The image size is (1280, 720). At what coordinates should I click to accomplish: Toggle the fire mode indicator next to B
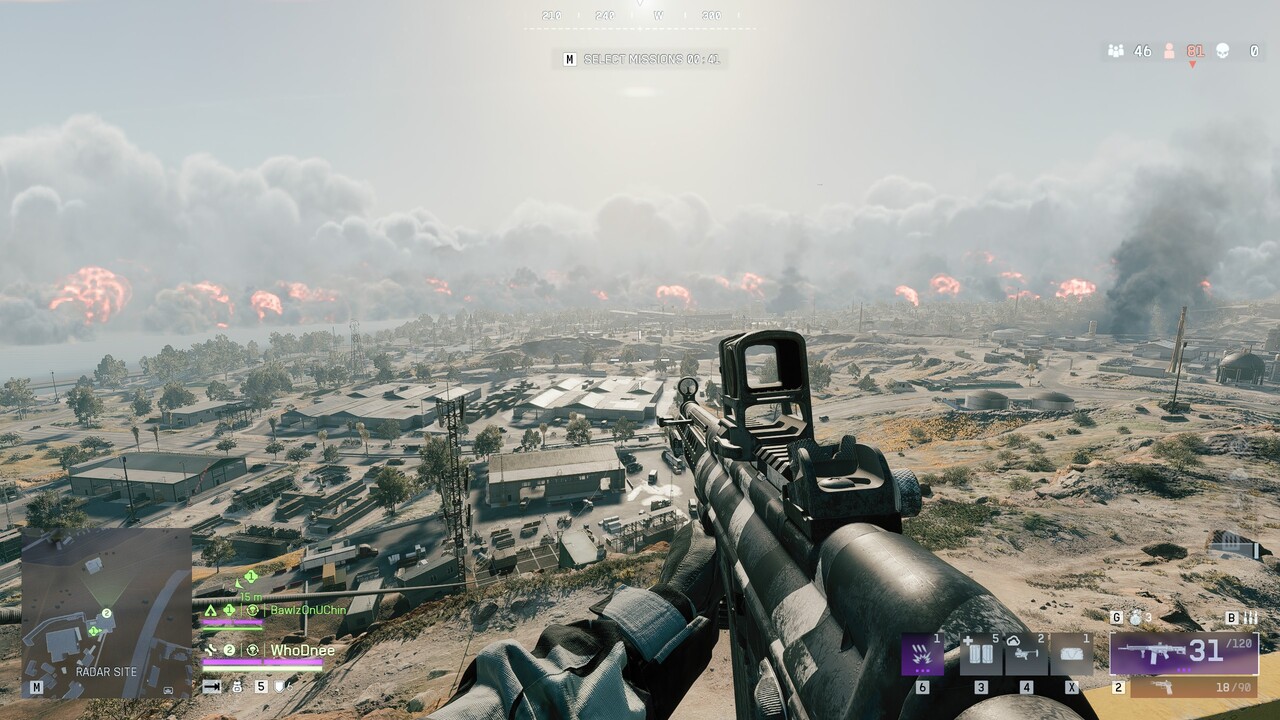[x=1249, y=618]
